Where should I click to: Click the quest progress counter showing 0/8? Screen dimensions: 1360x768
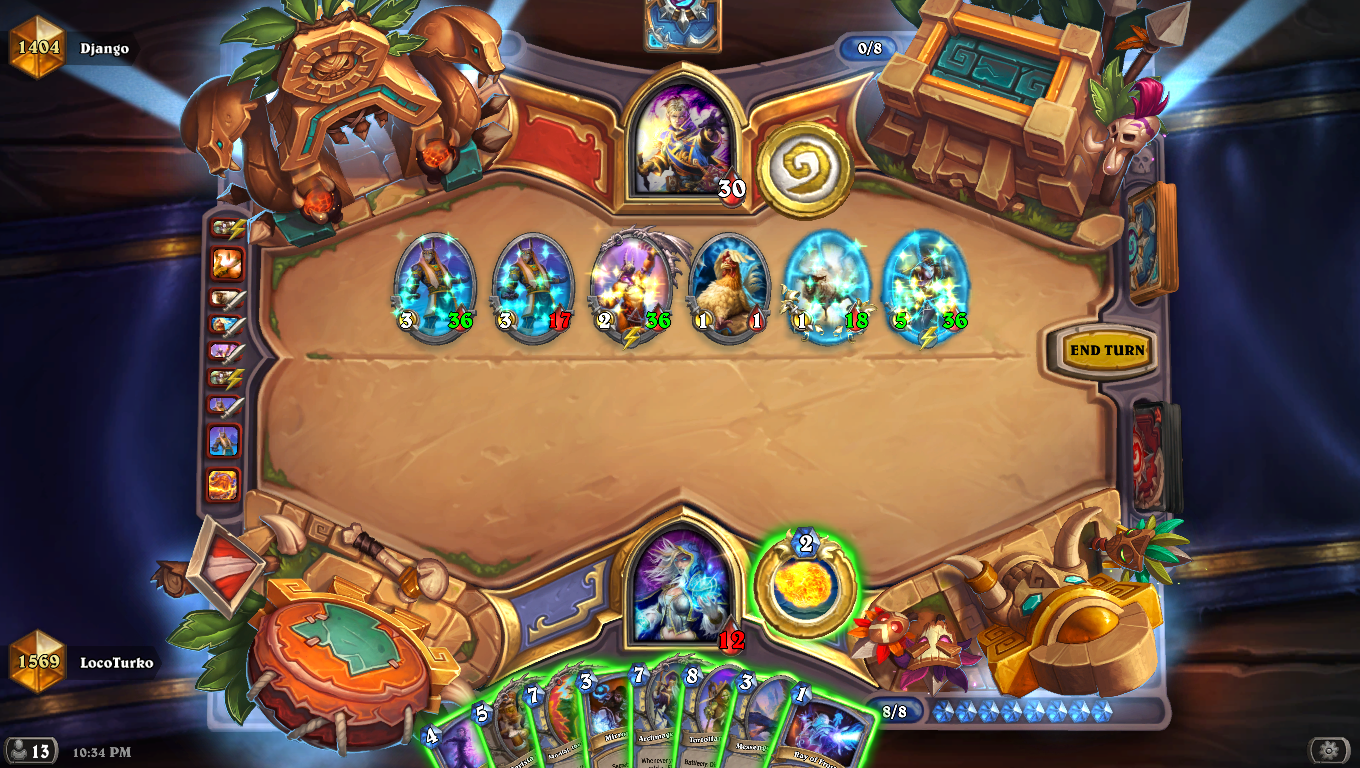pos(869,47)
